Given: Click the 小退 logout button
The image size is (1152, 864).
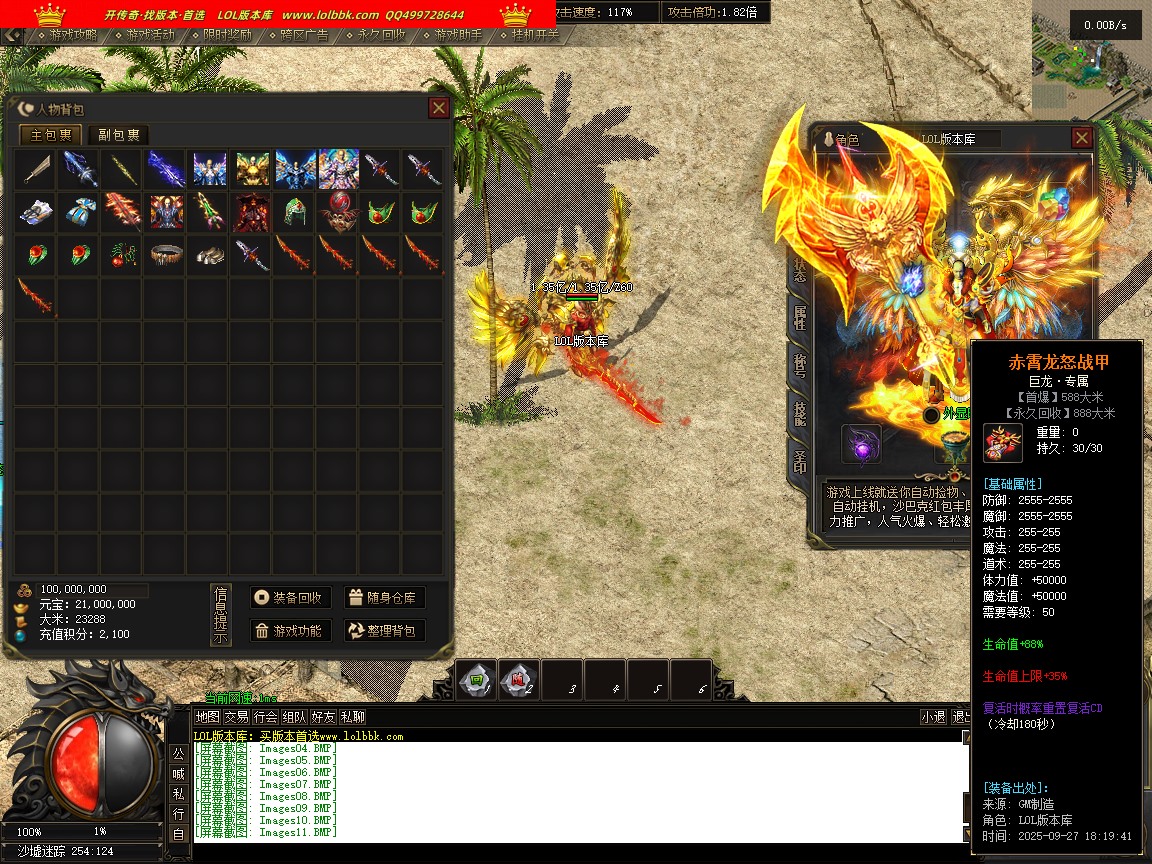Looking at the screenshot, I should [933, 717].
